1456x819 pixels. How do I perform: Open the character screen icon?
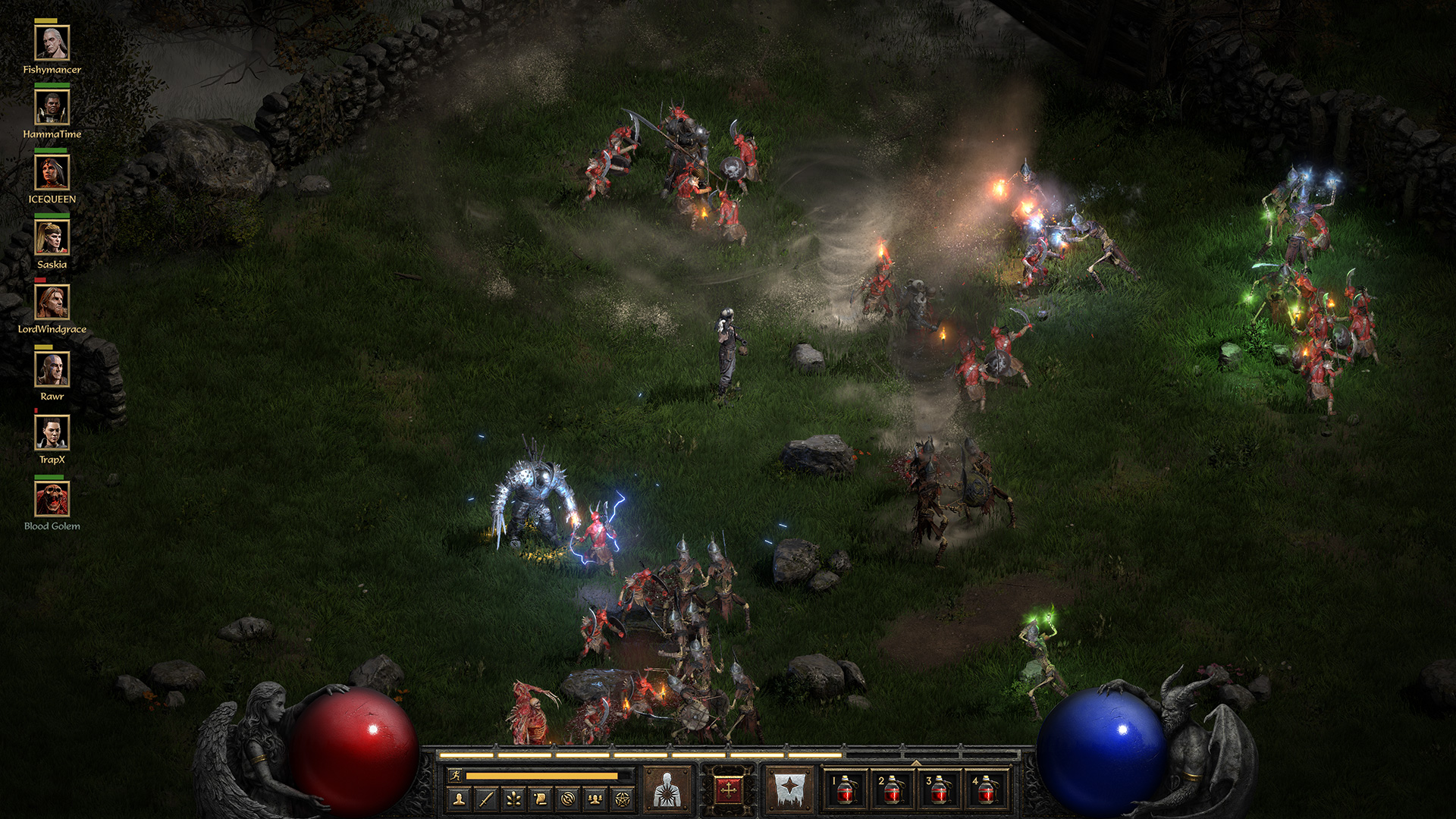(458, 799)
